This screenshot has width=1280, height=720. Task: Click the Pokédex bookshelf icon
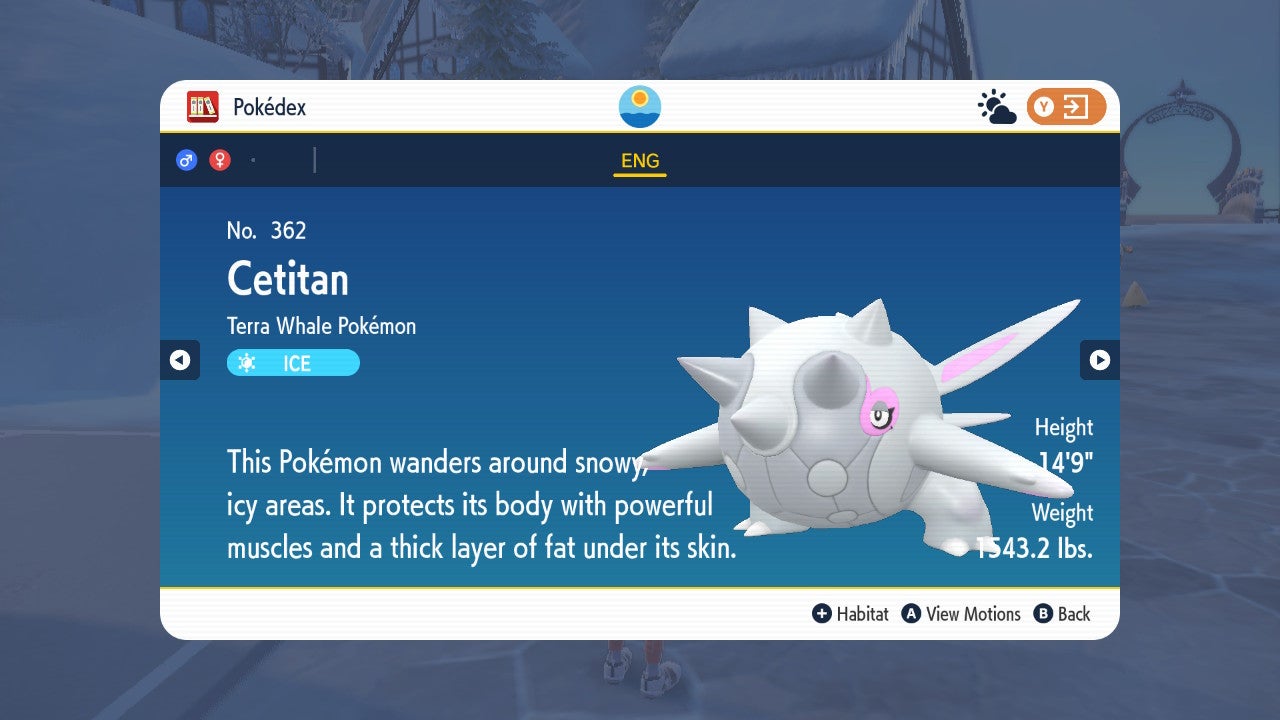pyautogui.click(x=203, y=107)
